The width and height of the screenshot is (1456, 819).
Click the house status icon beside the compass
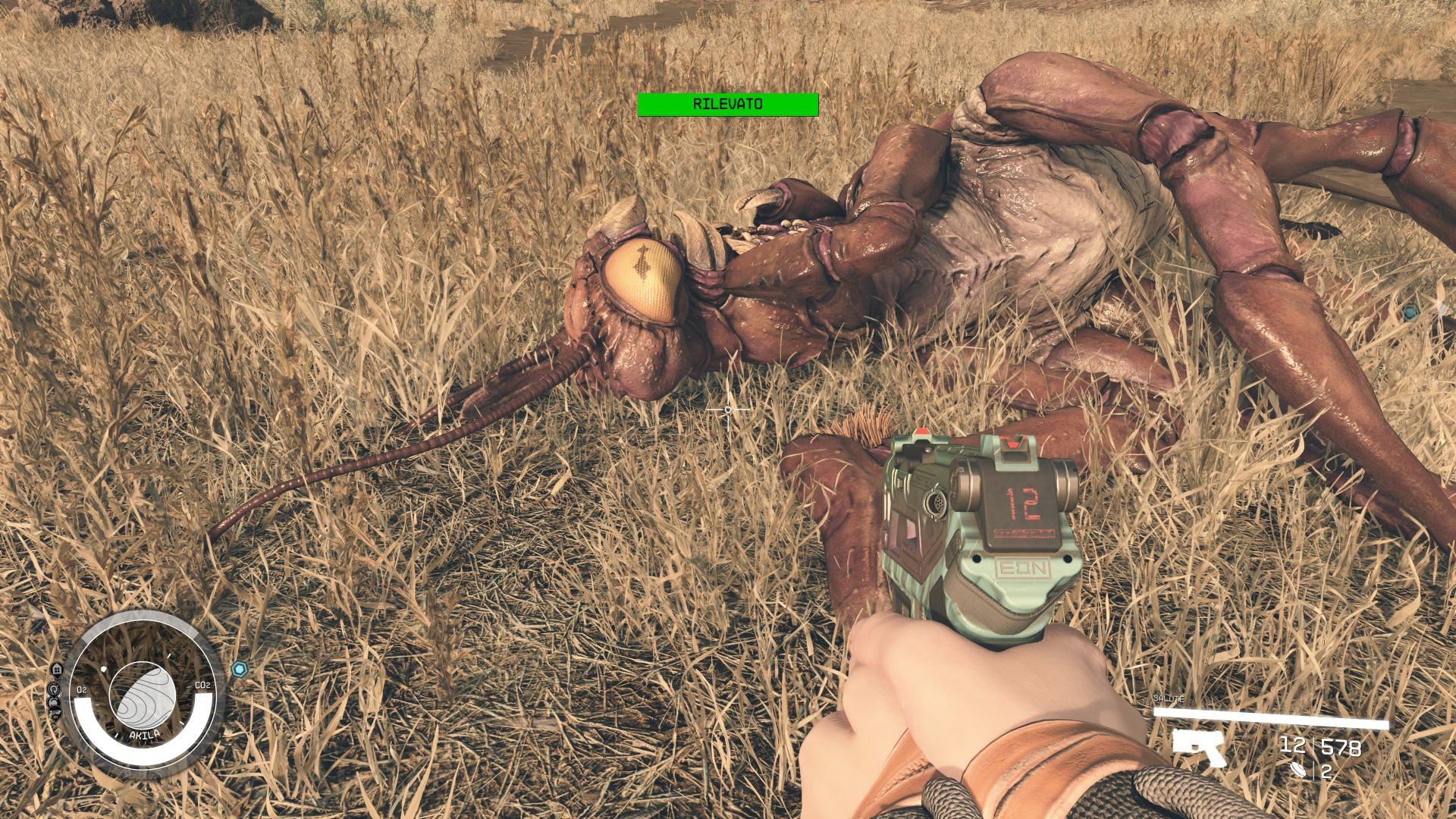point(57,669)
